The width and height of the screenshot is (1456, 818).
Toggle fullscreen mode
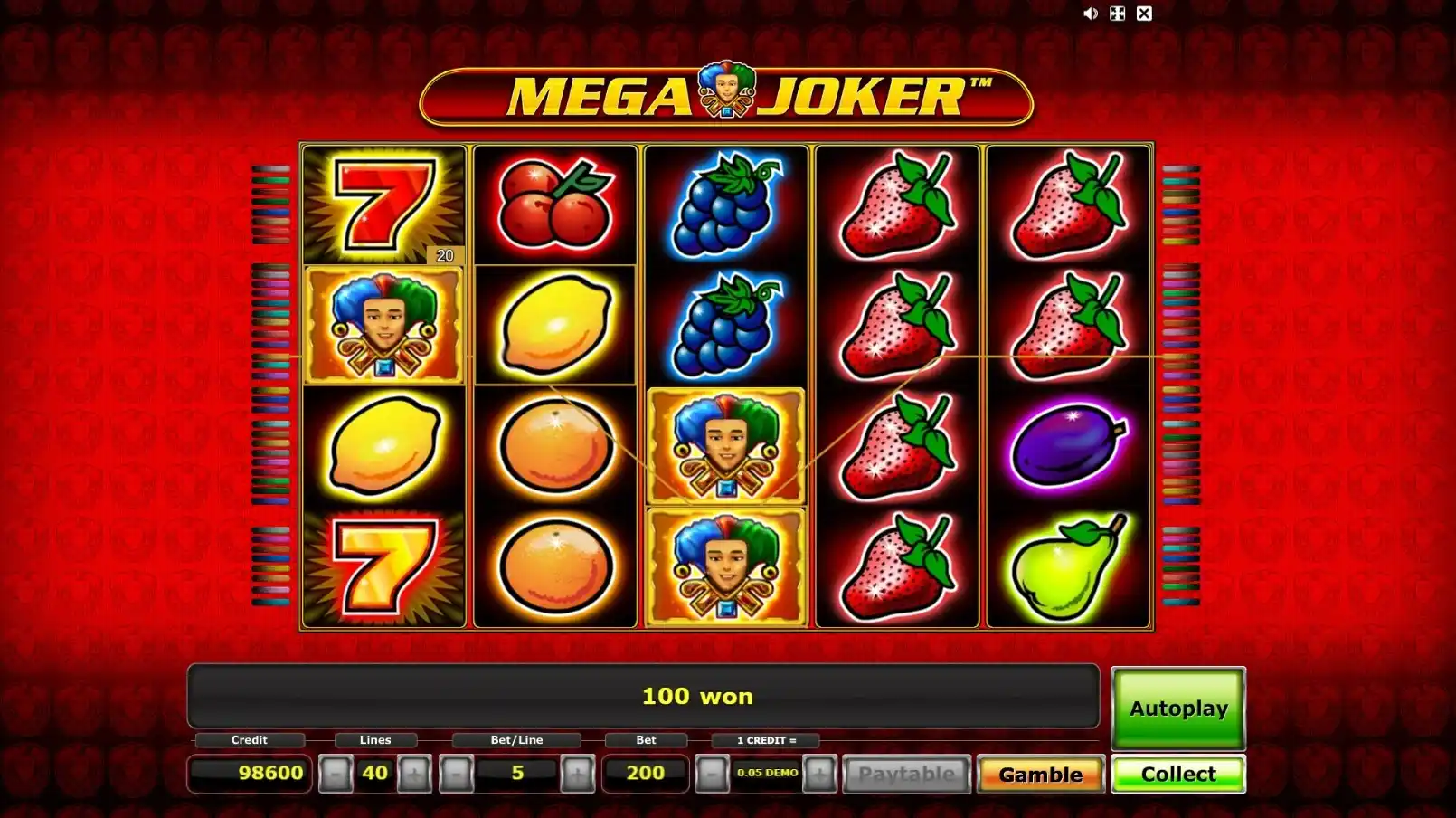coord(1118,14)
